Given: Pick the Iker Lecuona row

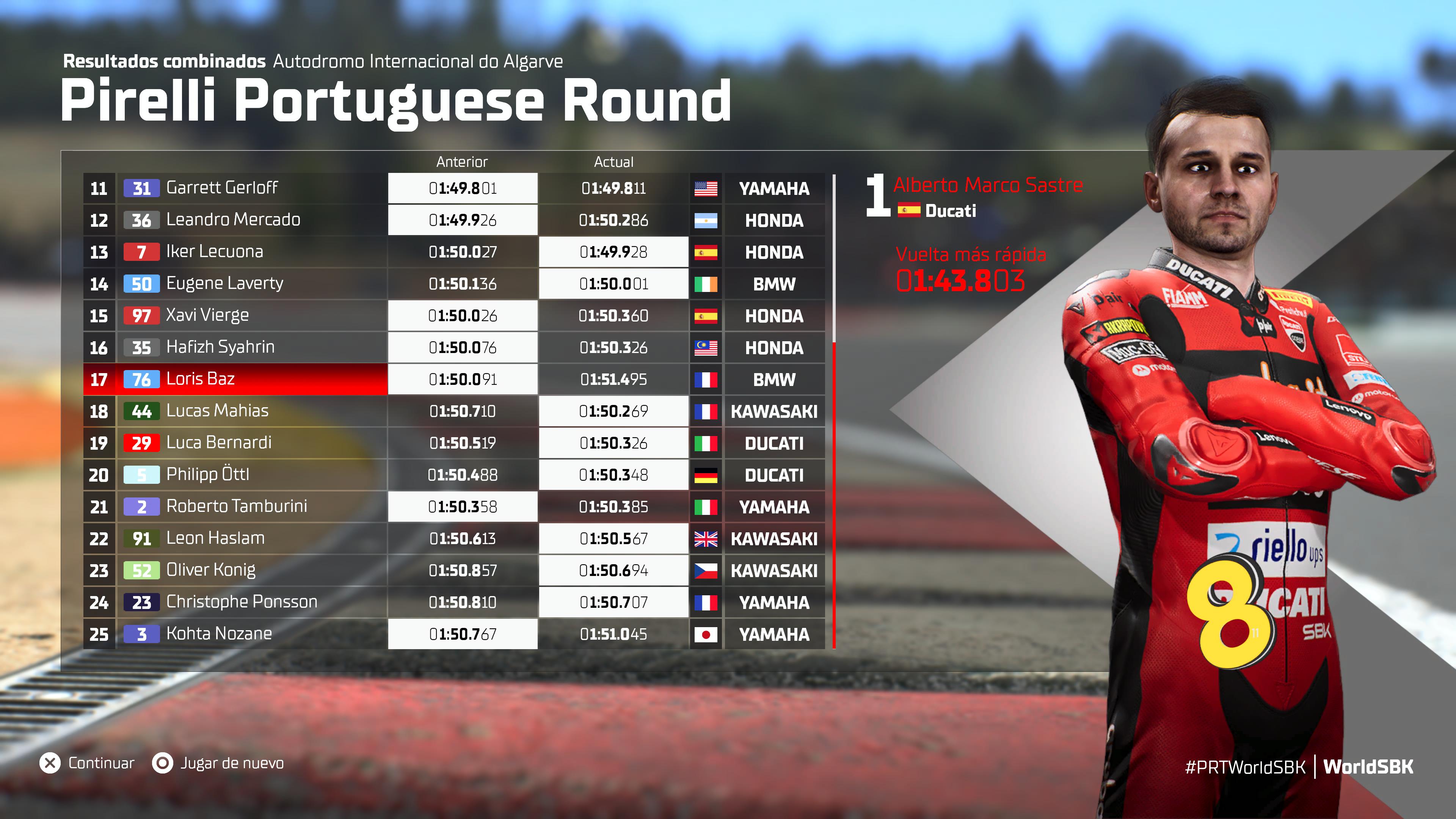Looking at the screenshot, I should click(x=215, y=251).
